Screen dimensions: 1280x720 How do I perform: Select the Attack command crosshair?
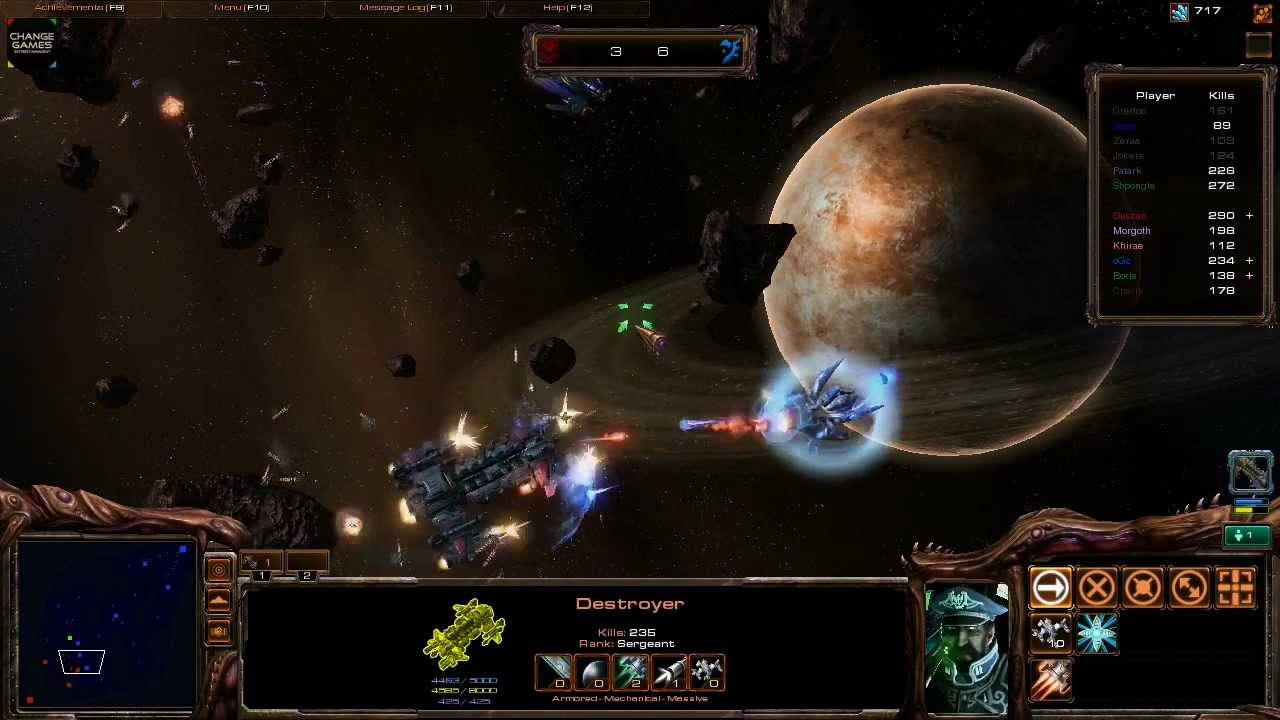tap(1236, 588)
